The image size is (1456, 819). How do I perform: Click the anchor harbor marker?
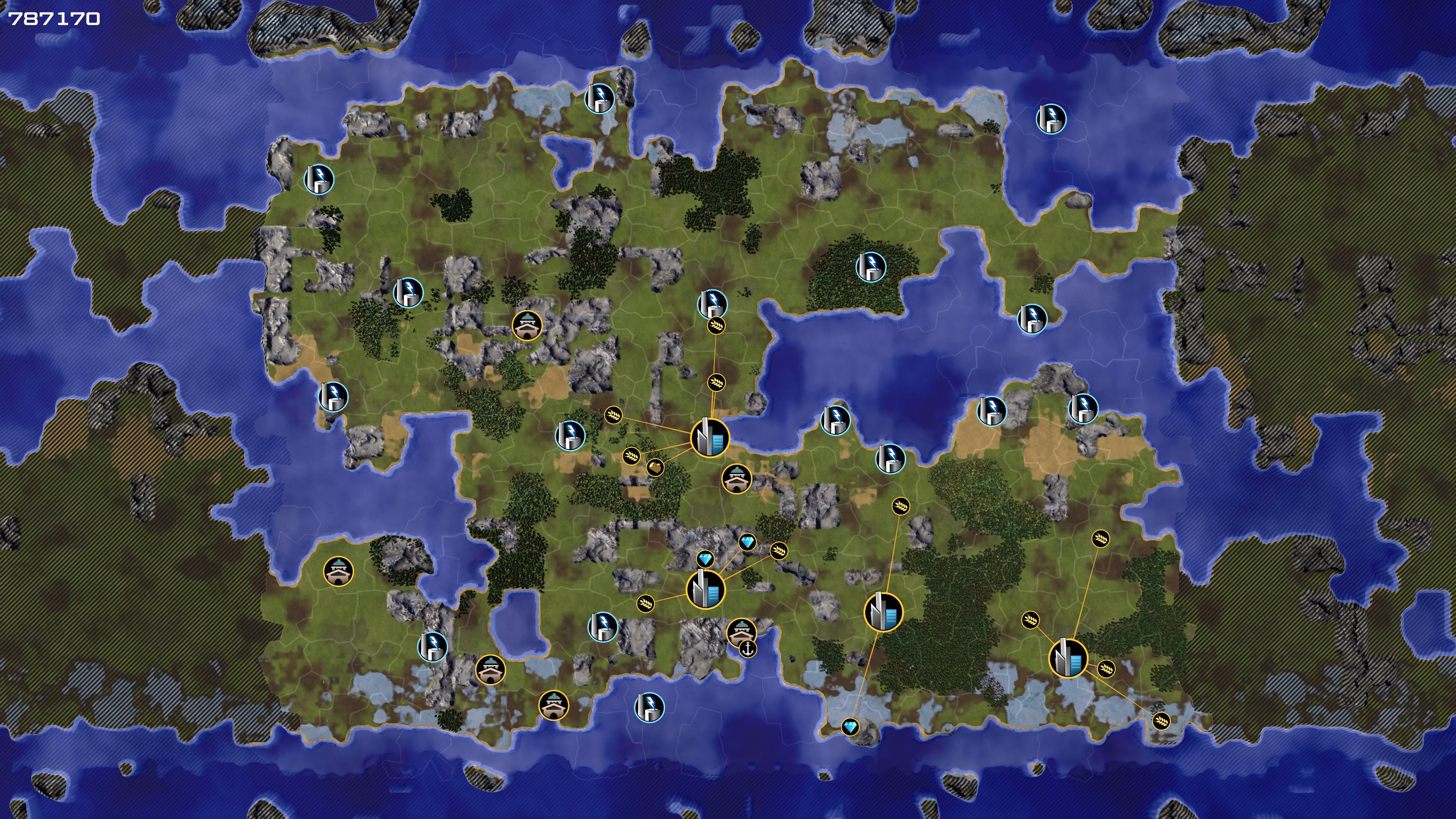coord(748,649)
